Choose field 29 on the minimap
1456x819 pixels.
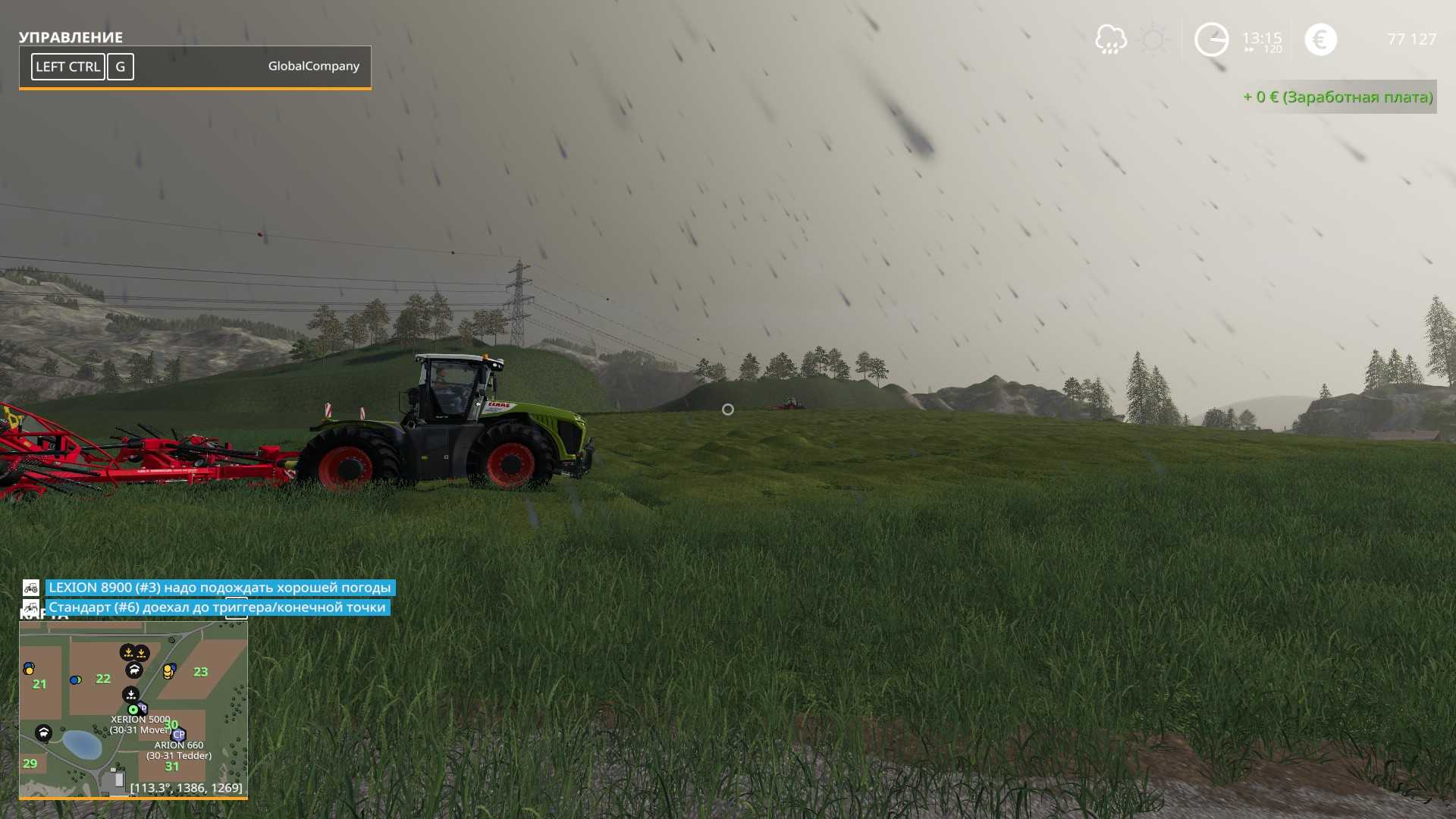[x=30, y=764]
